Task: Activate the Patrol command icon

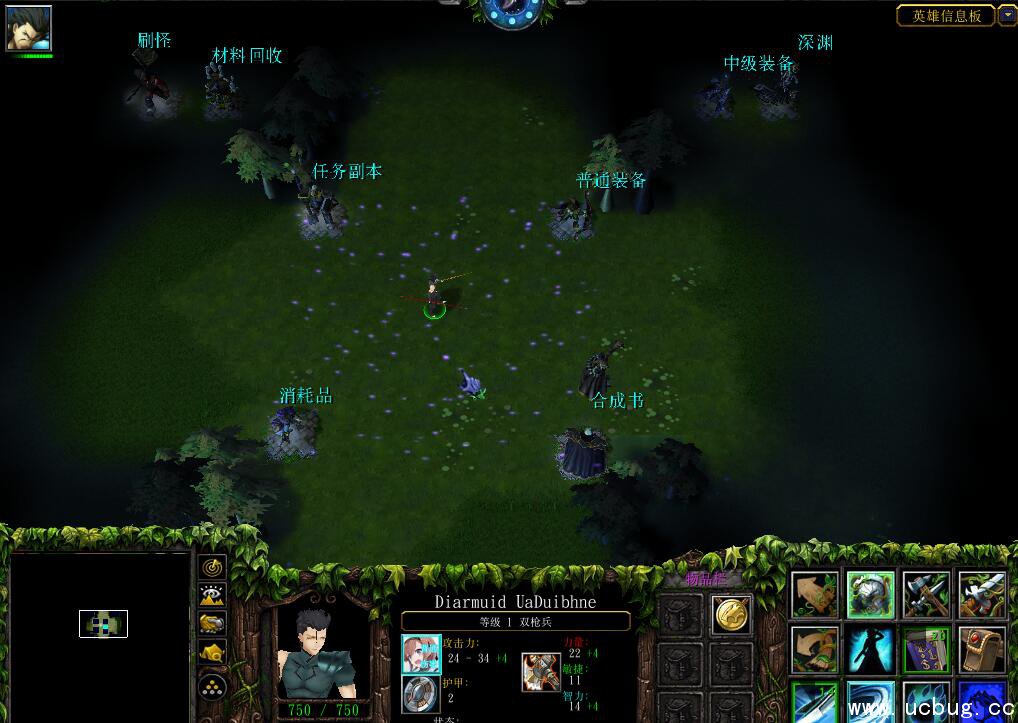Action: [817, 649]
